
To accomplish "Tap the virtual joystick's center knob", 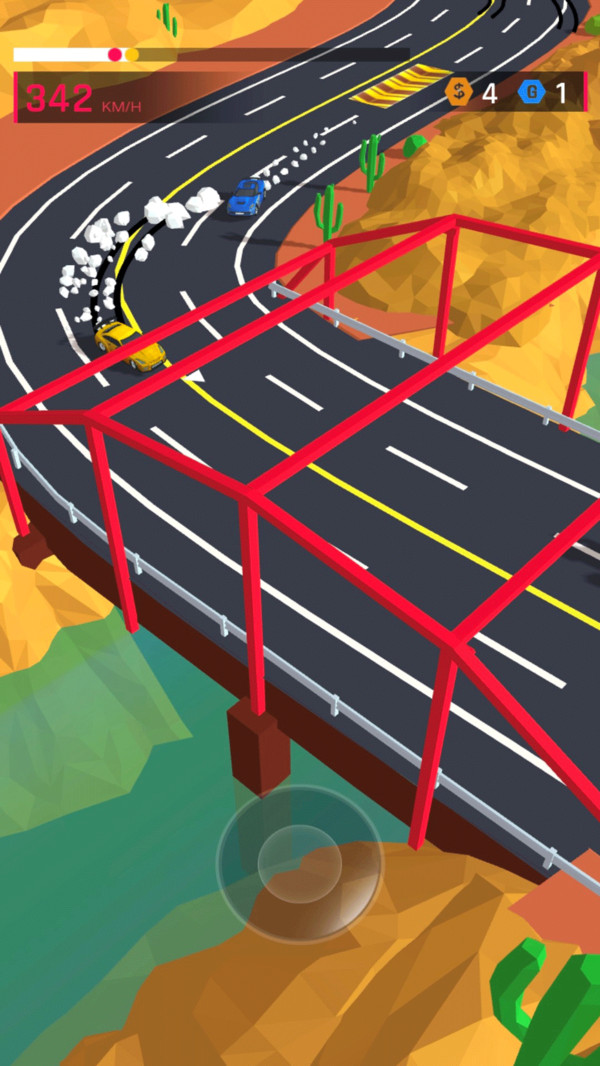I will click(x=299, y=864).
